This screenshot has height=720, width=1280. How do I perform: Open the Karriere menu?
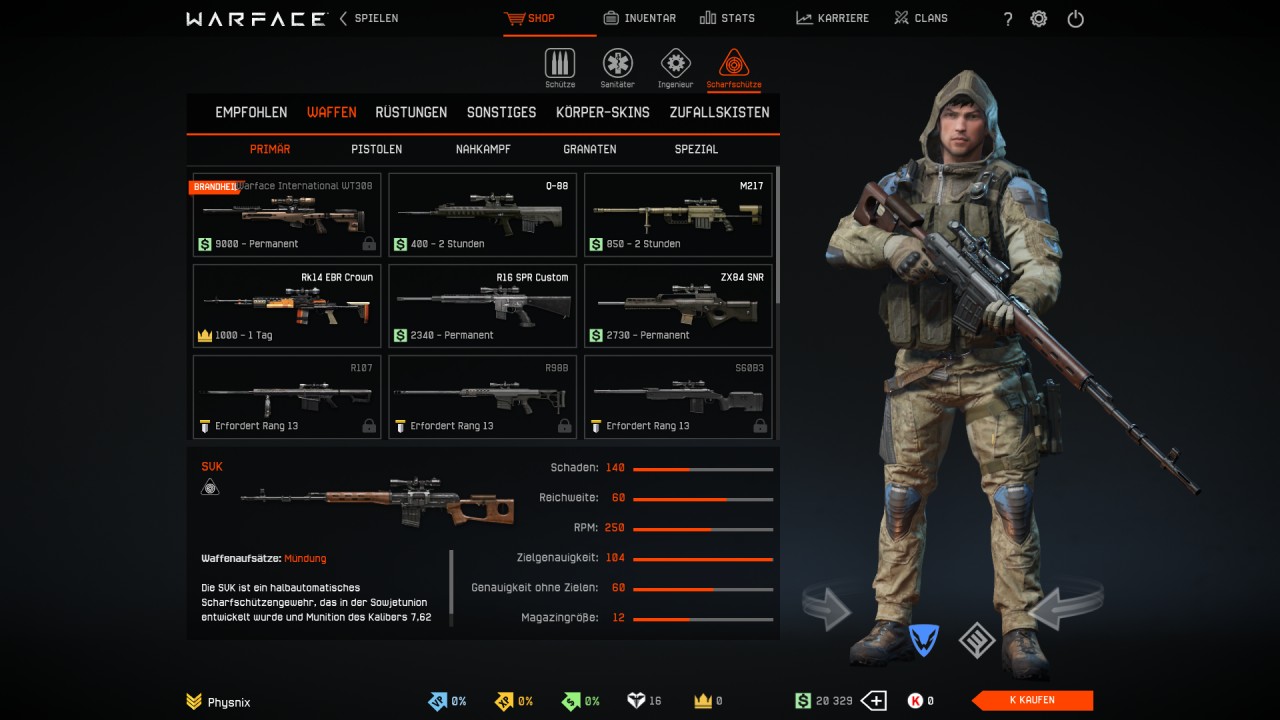[832, 18]
